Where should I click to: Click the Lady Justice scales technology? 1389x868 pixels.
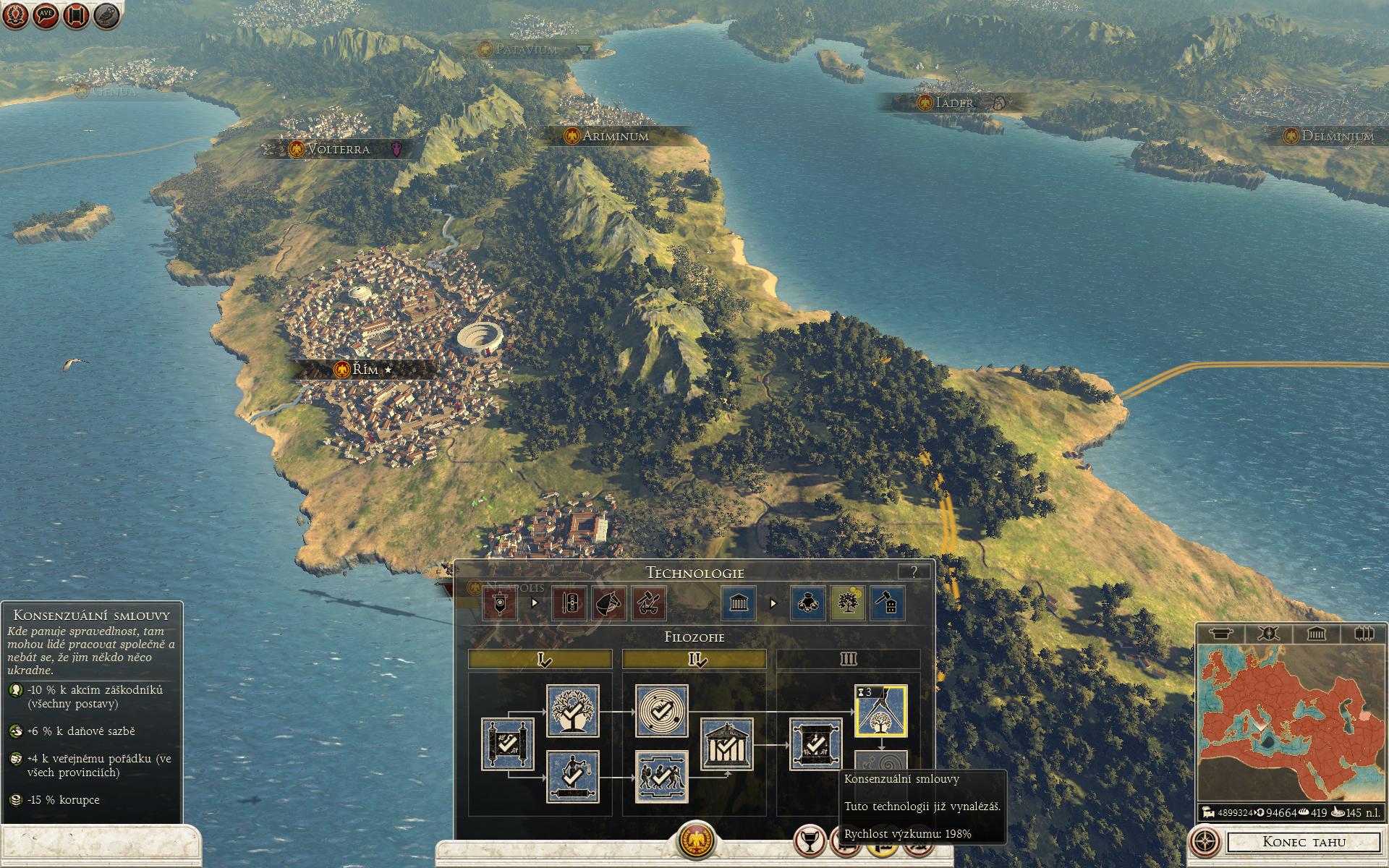[572, 776]
